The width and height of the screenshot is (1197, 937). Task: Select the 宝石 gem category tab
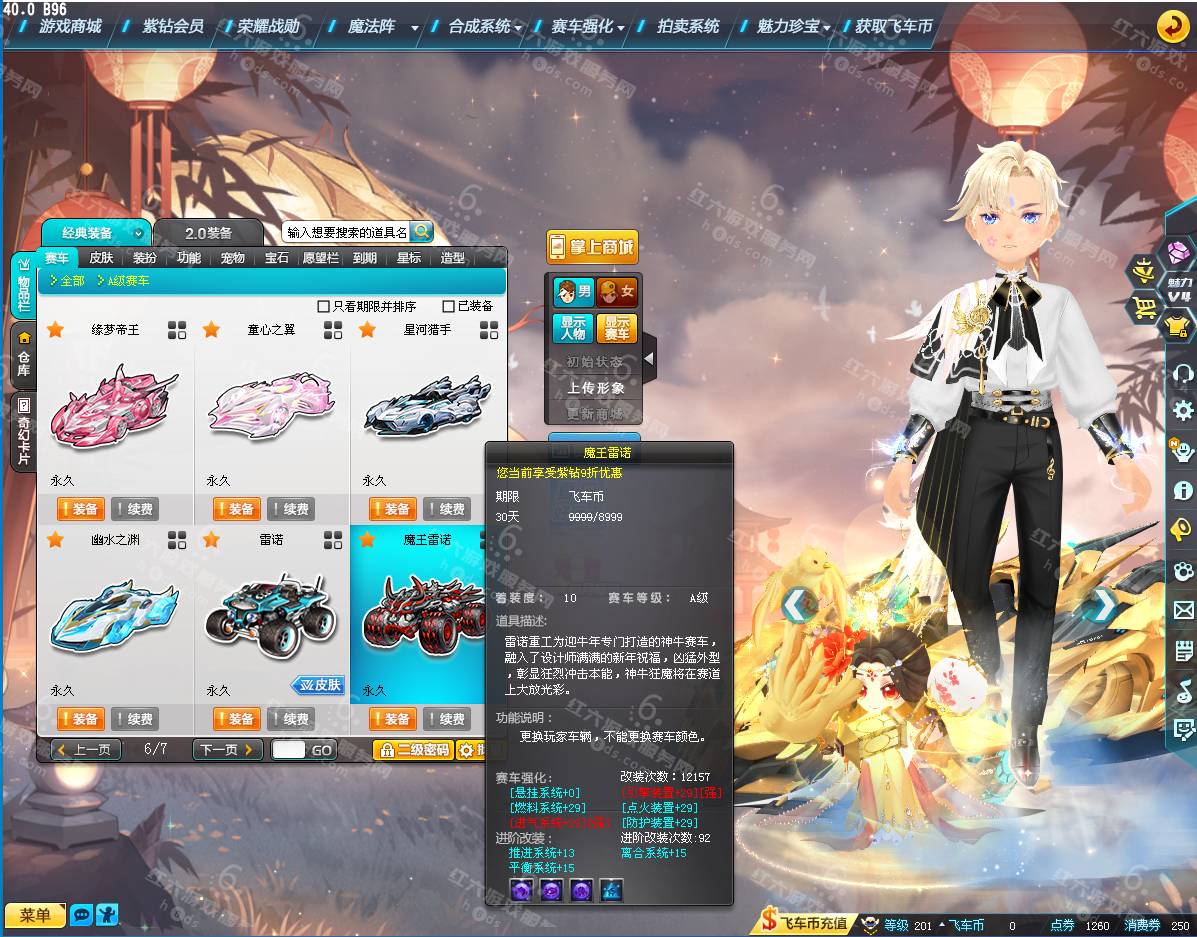[276, 258]
